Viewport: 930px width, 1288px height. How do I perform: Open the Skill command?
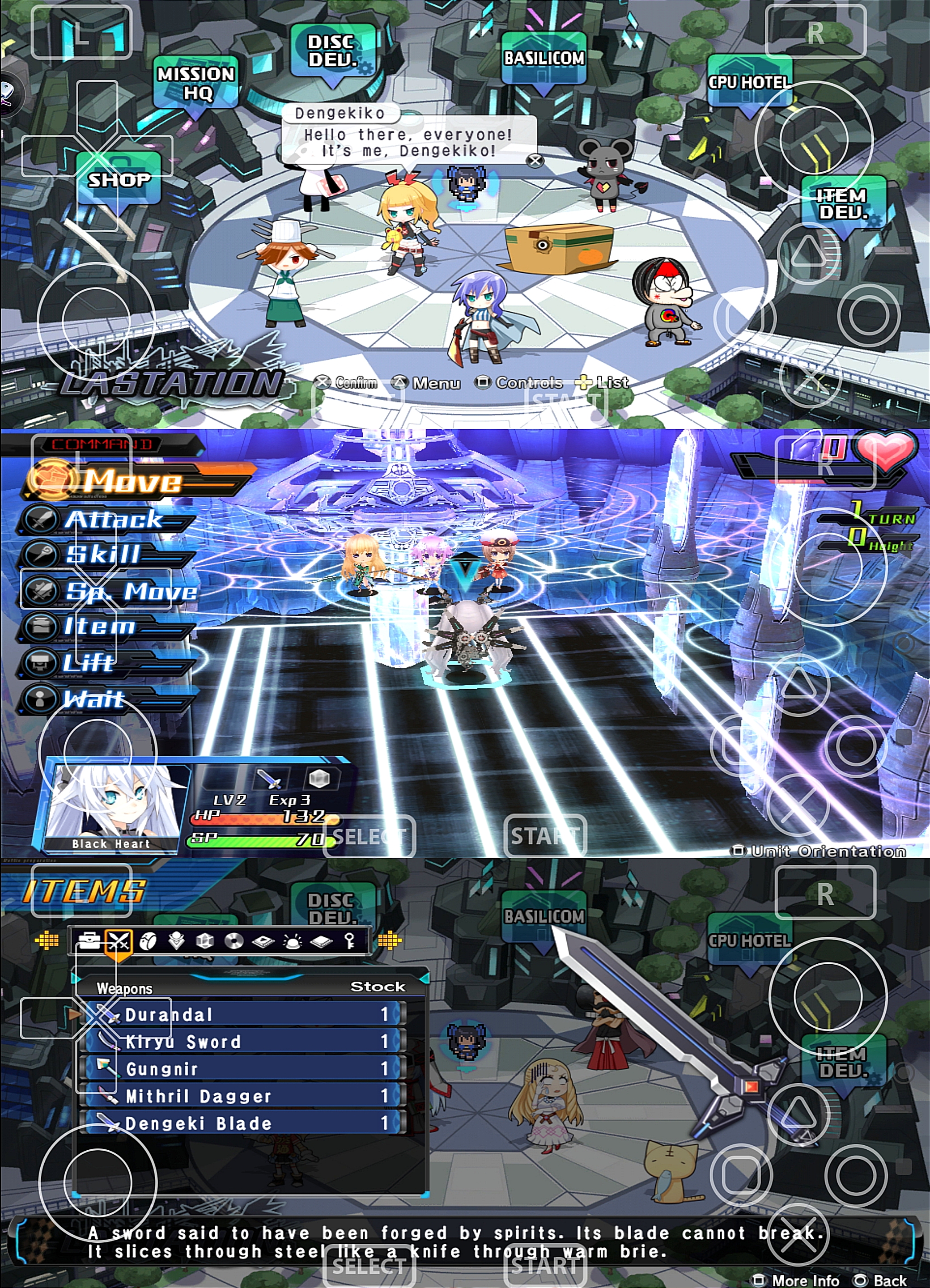[102, 554]
